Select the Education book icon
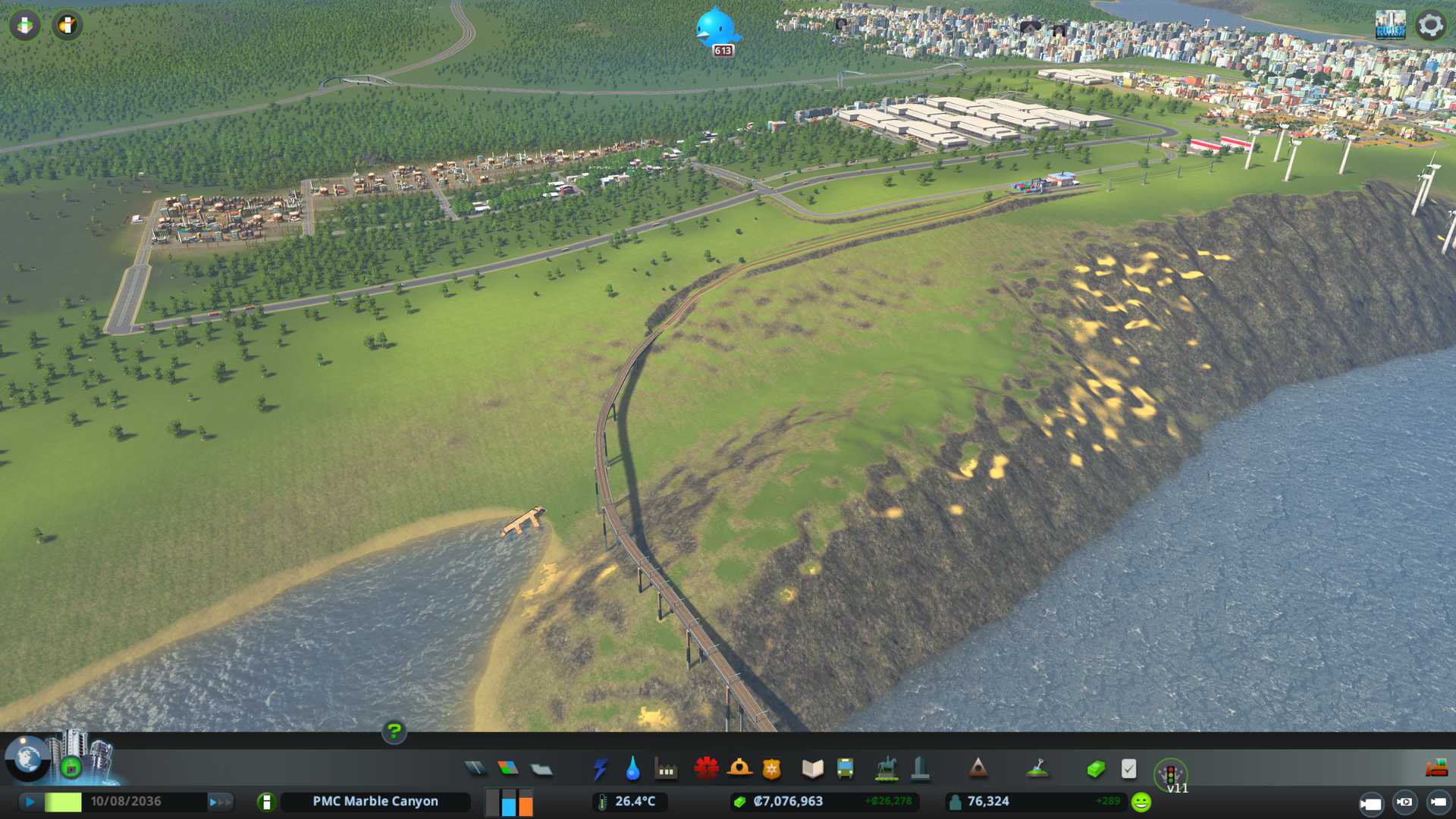This screenshot has height=819, width=1456. coord(812,769)
